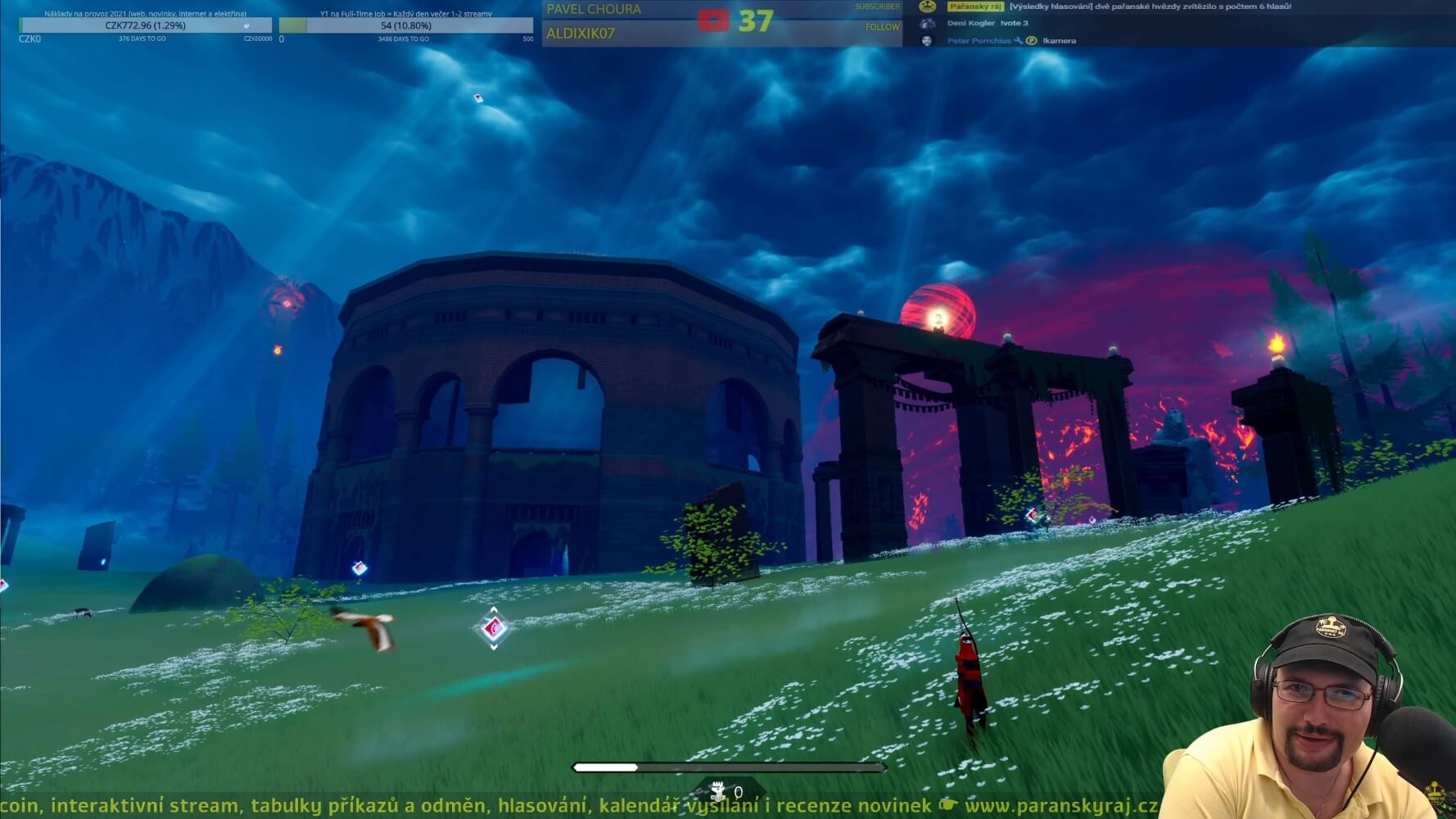This screenshot has height=819, width=1456.
Task: Click the red YouTube logo in overlay
Action: tap(712, 20)
